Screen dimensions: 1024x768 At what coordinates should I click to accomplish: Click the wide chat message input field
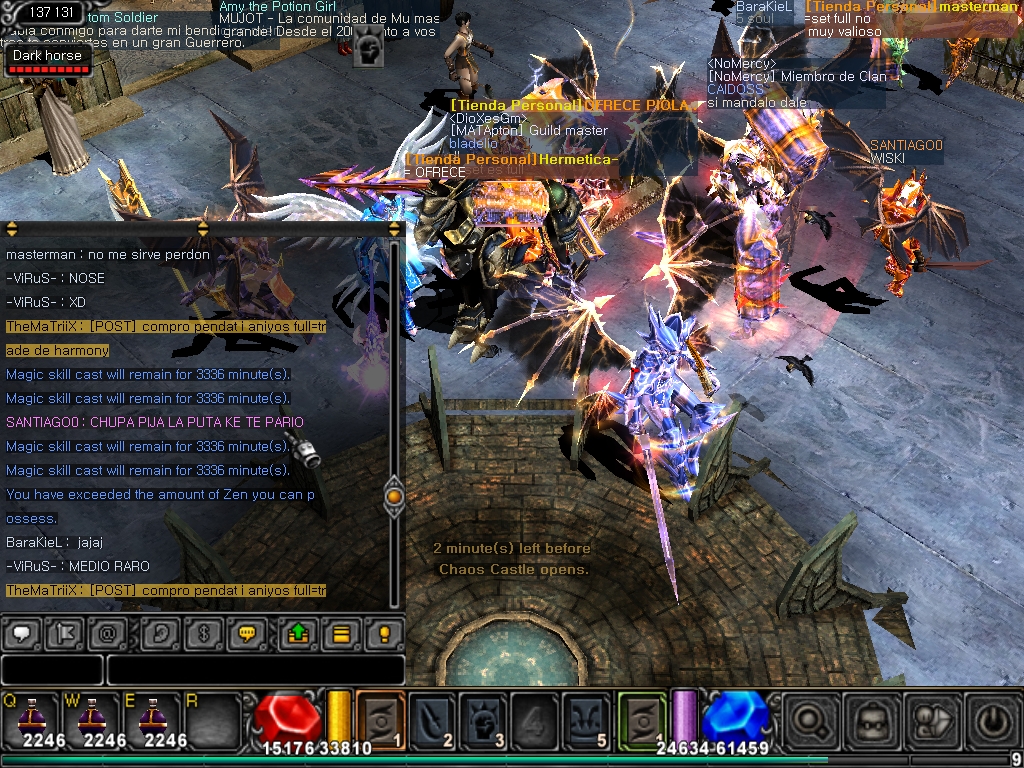coord(255,669)
